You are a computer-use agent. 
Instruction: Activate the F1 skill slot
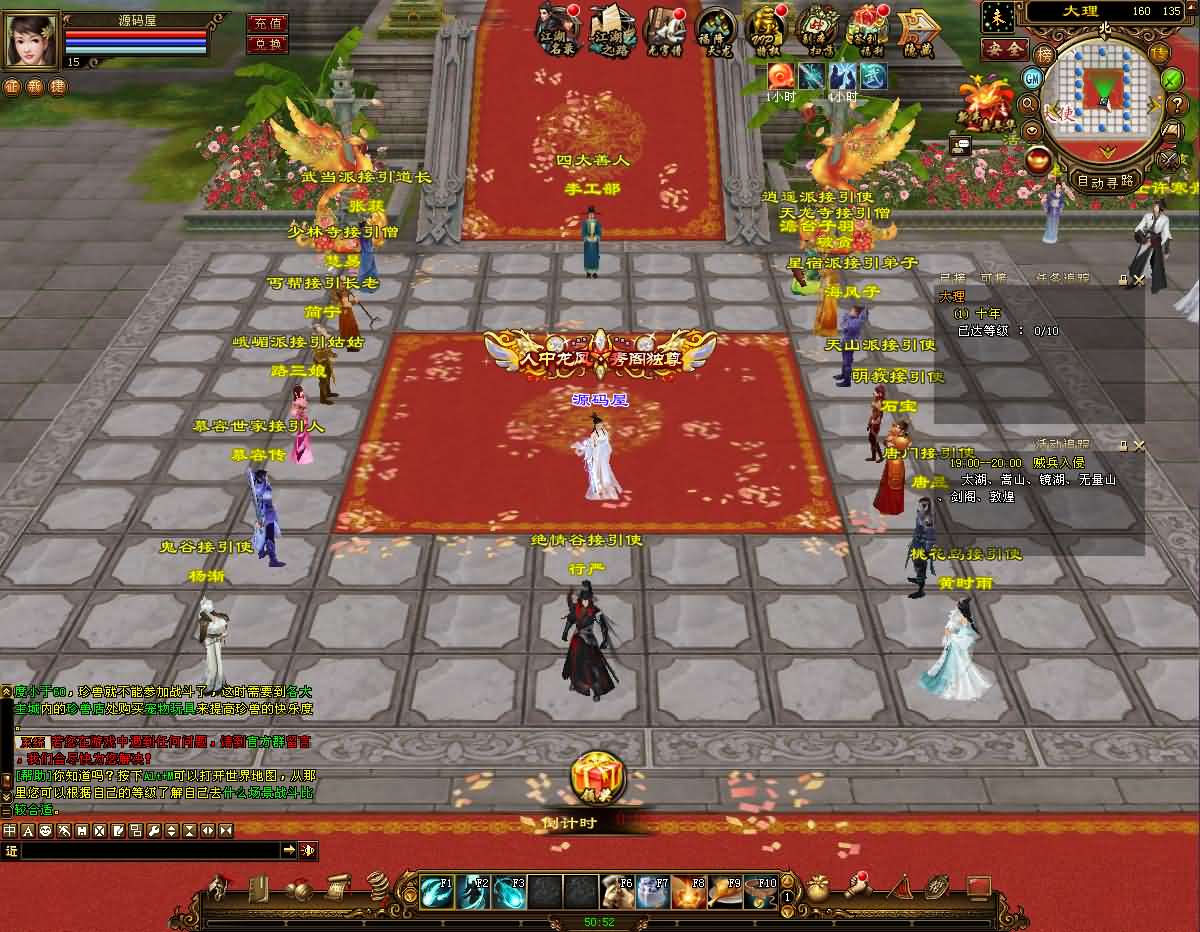click(x=436, y=892)
